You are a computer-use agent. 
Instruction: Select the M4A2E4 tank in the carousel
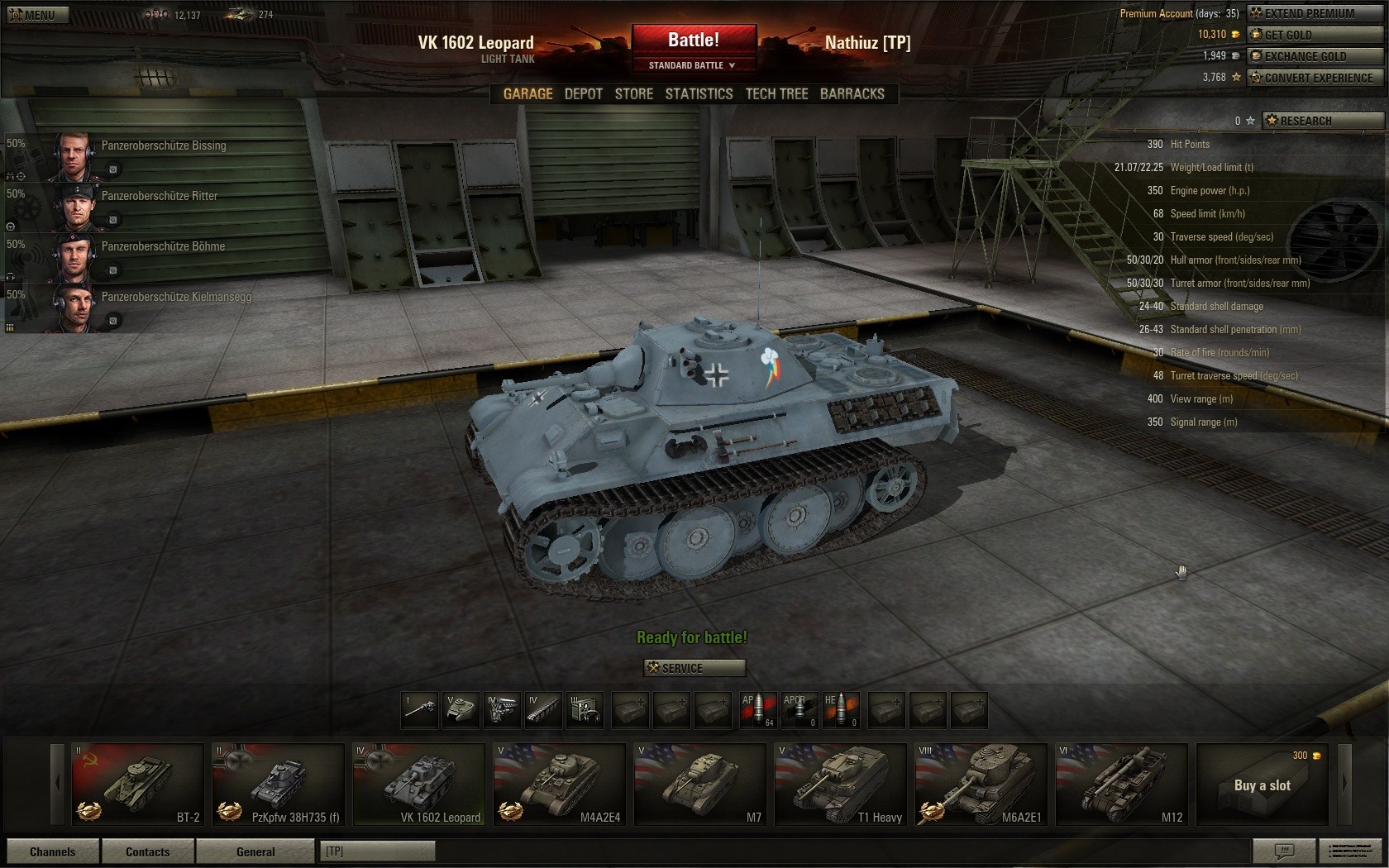point(559,784)
